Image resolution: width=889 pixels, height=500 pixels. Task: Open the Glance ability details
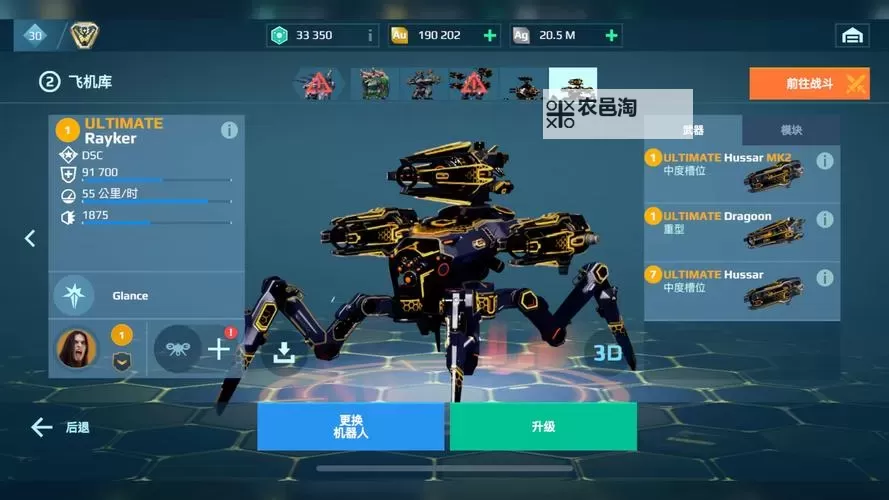(x=75, y=296)
